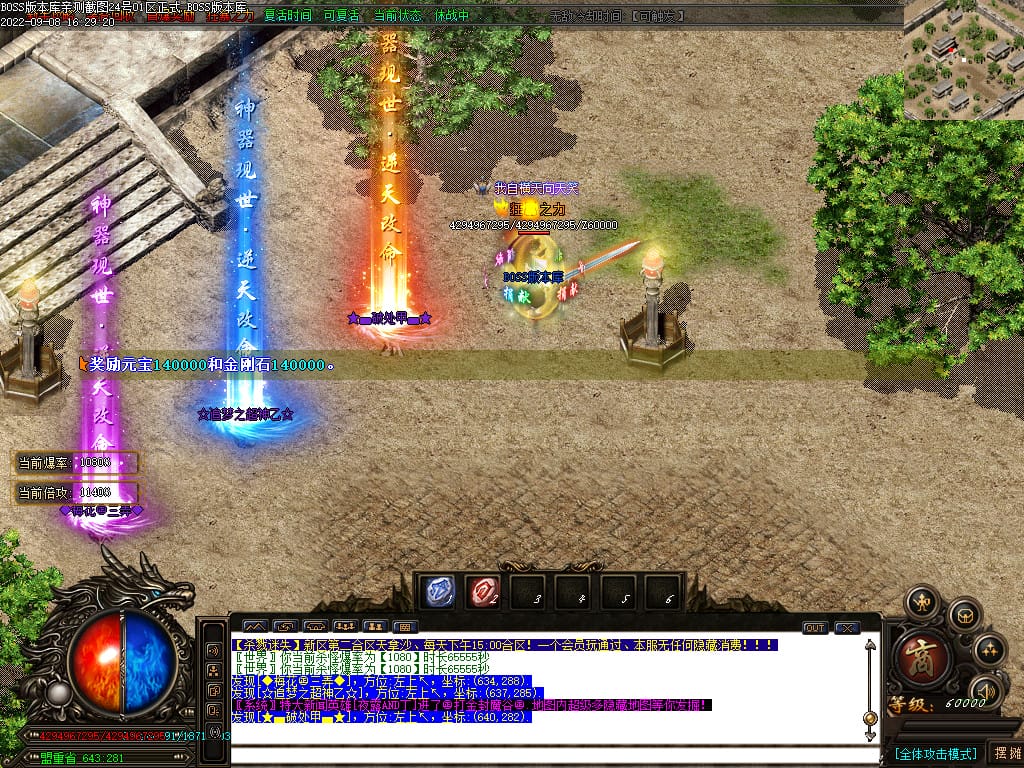
Task: Open the character figure icon
Action: (x=921, y=602)
